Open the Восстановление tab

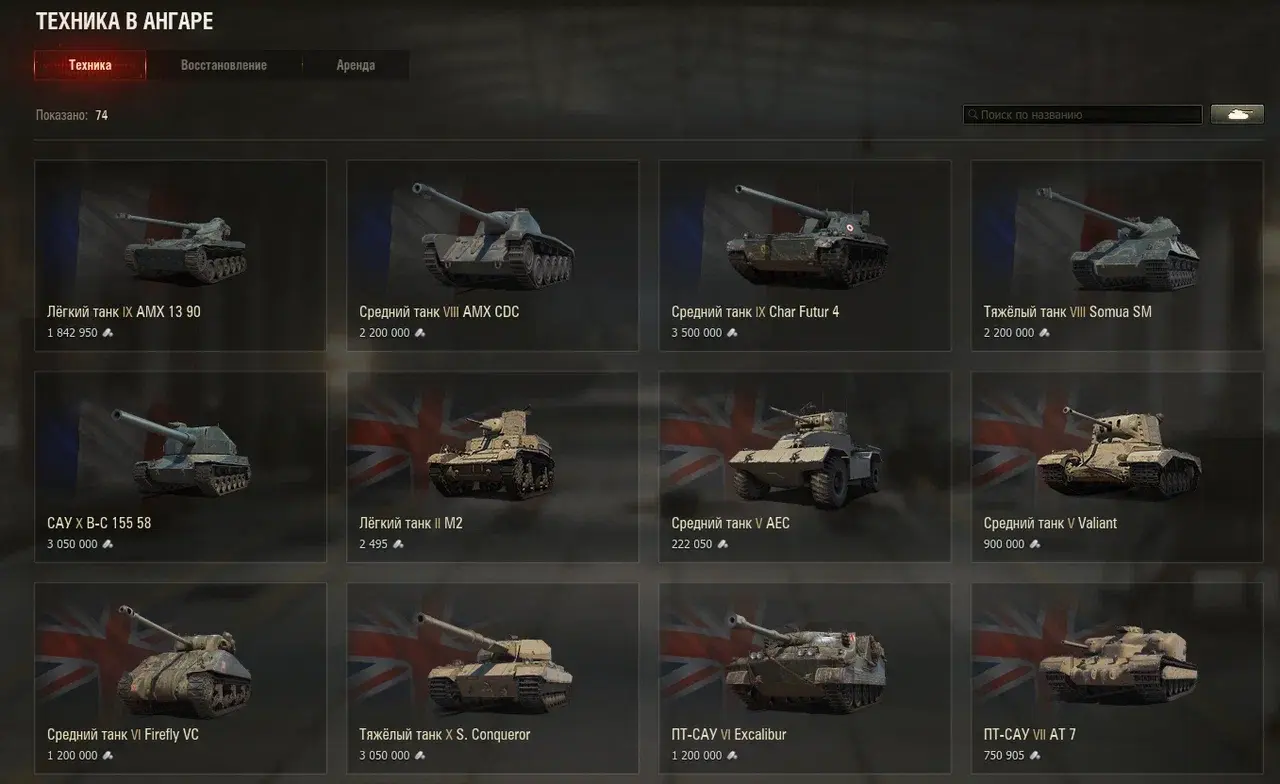[224, 66]
